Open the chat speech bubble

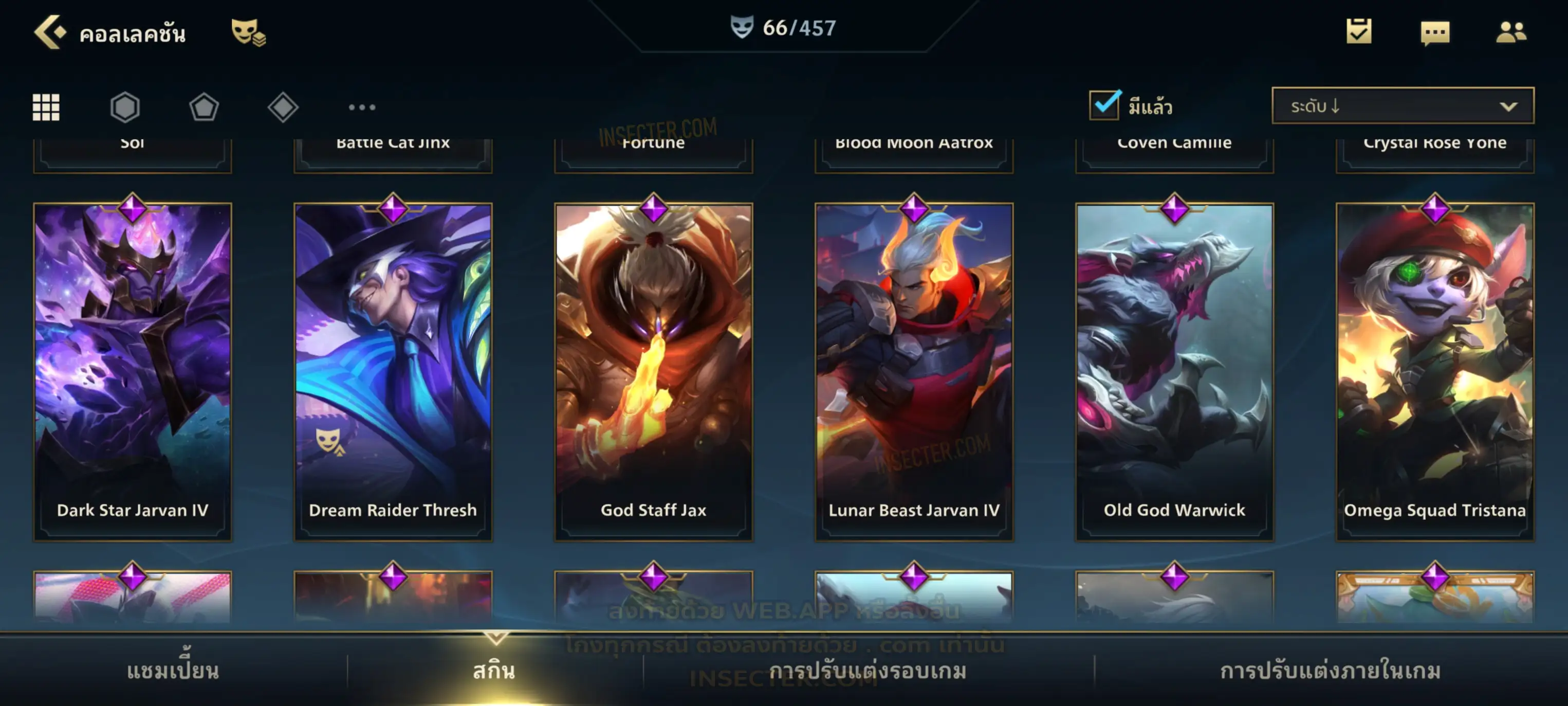click(x=1435, y=33)
